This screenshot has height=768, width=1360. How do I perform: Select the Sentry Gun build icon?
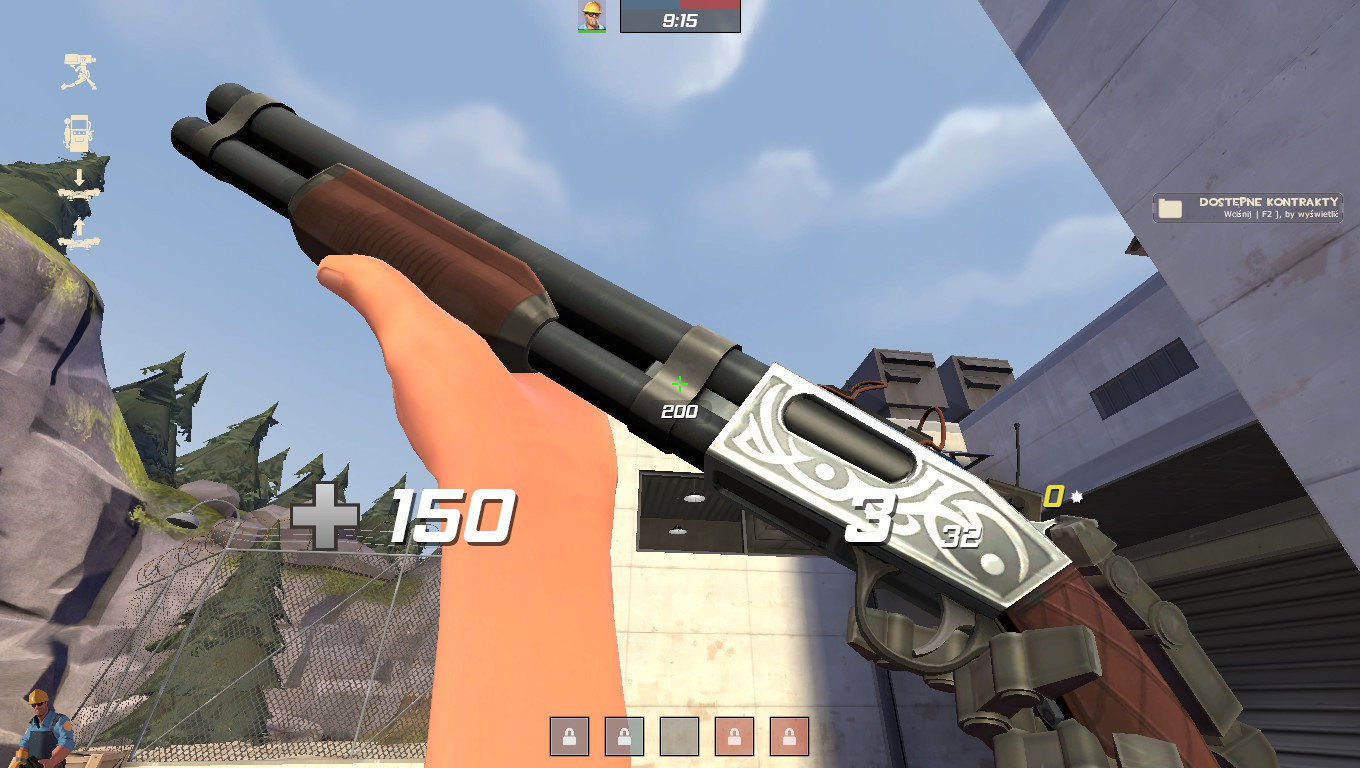point(79,69)
